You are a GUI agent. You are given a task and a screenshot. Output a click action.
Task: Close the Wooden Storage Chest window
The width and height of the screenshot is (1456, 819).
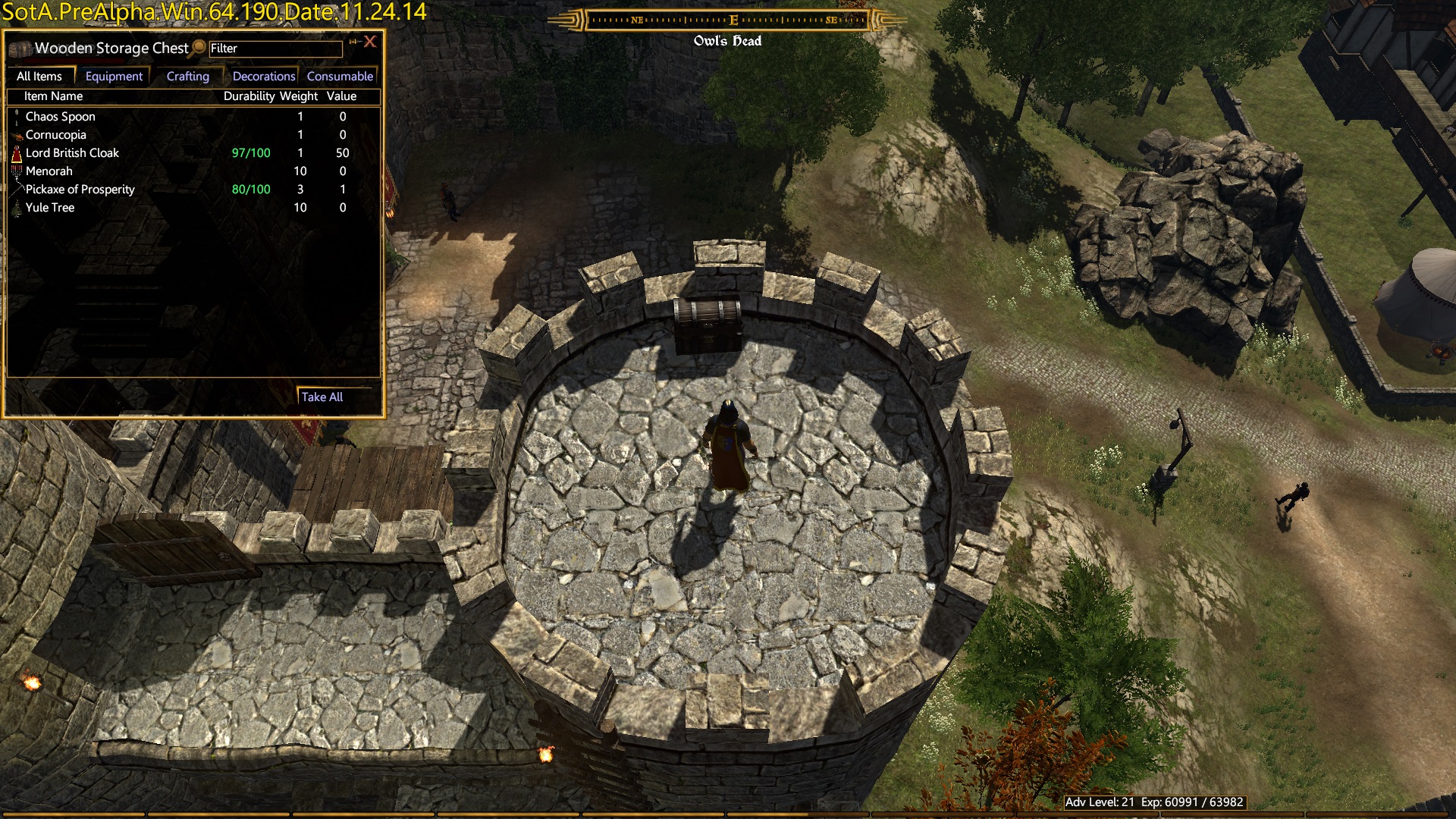(x=370, y=42)
